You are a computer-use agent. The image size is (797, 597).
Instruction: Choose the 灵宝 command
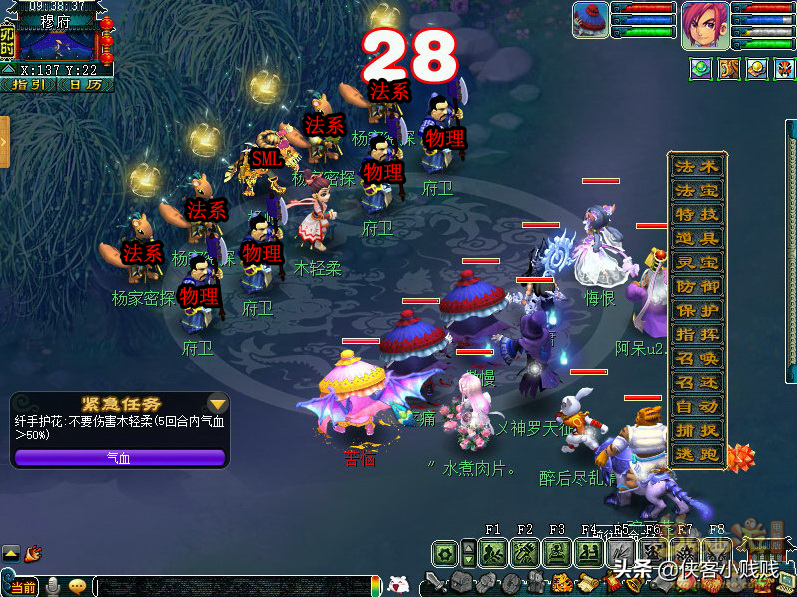pyautogui.click(x=696, y=263)
